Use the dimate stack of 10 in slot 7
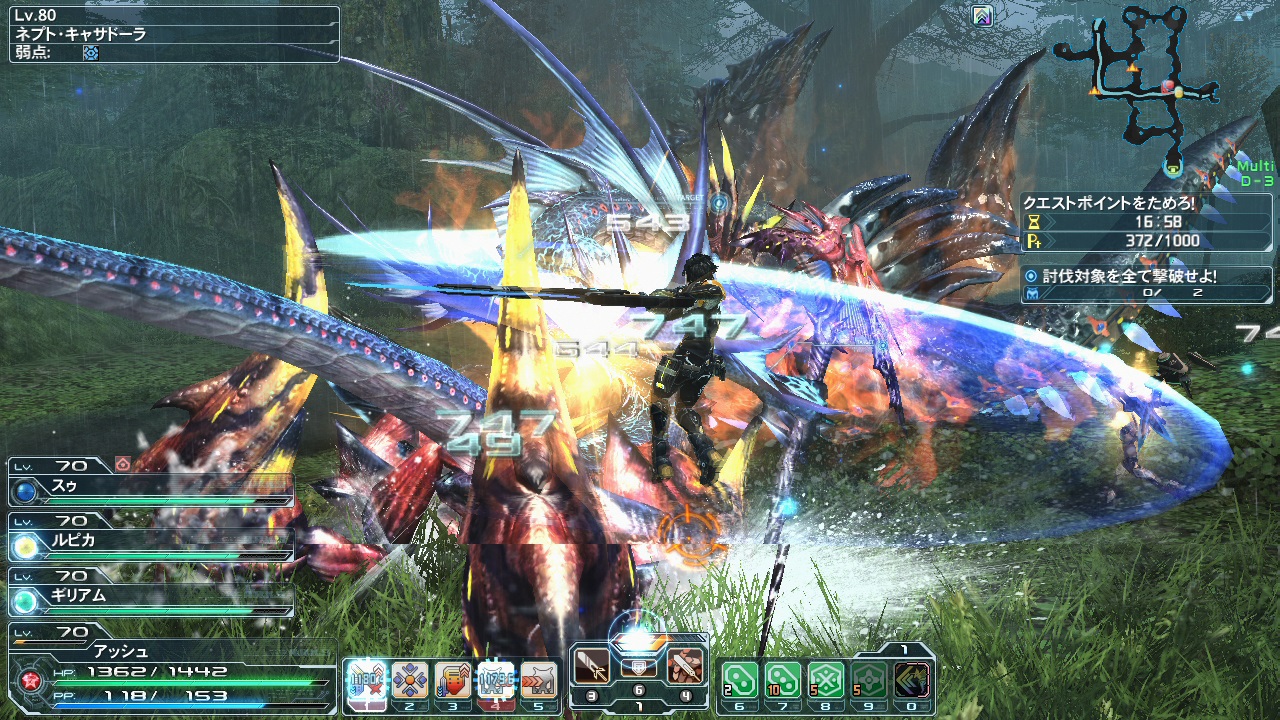The width and height of the screenshot is (1280, 720). pos(785,679)
